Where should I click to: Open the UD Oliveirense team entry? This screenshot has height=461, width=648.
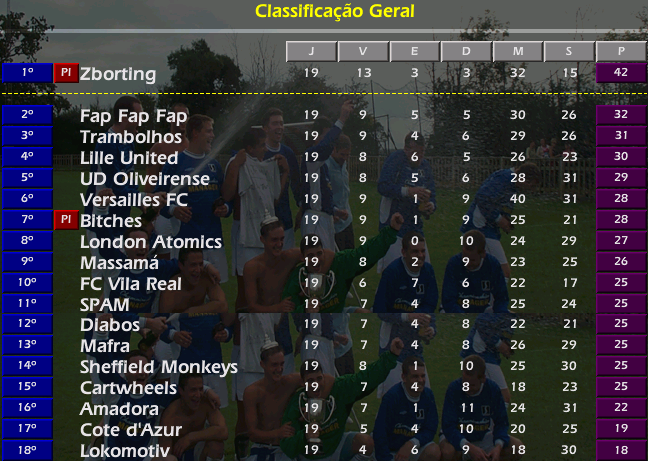[x=145, y=179]
